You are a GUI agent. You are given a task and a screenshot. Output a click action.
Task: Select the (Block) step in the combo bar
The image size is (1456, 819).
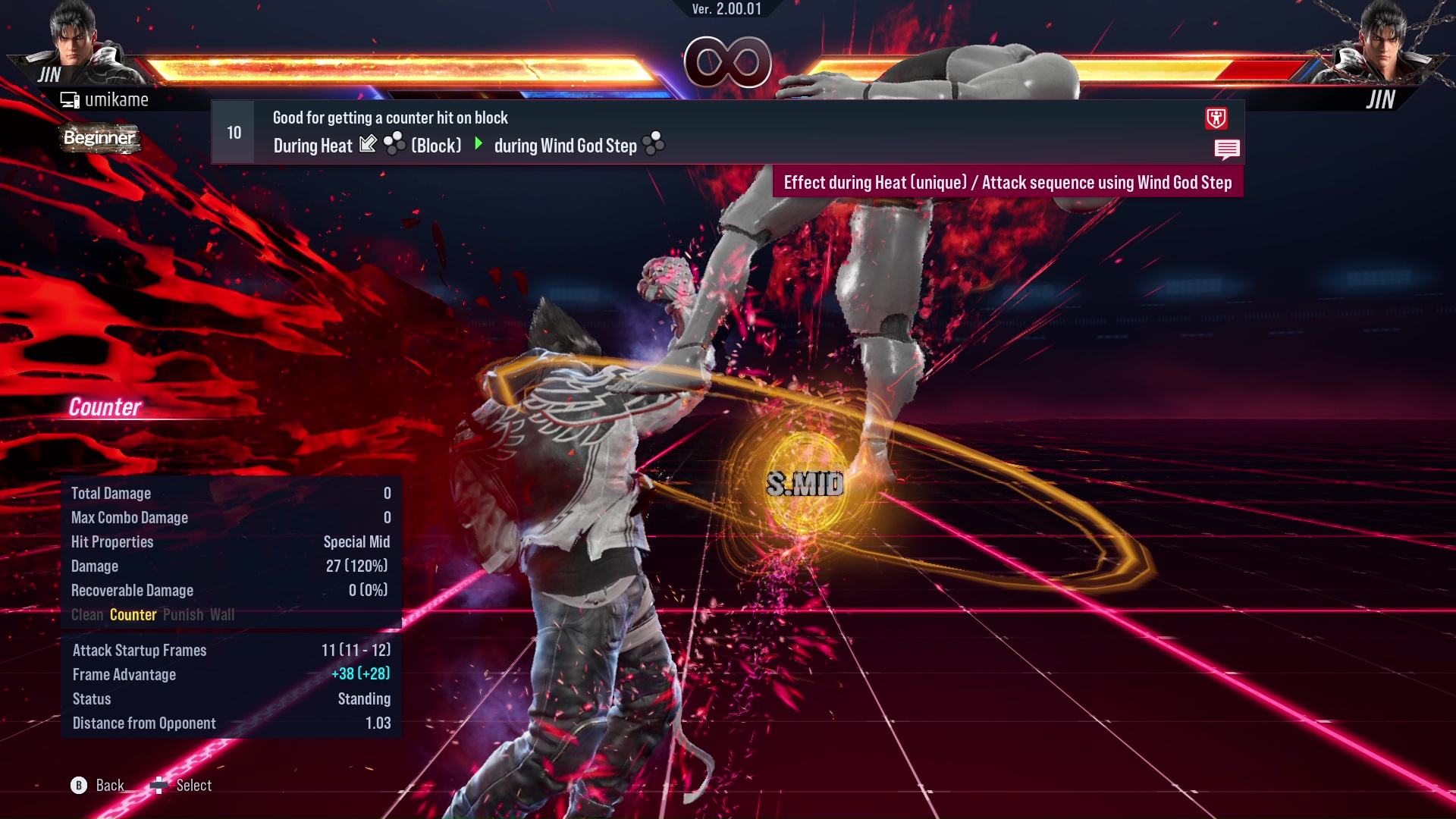[436, 146]
